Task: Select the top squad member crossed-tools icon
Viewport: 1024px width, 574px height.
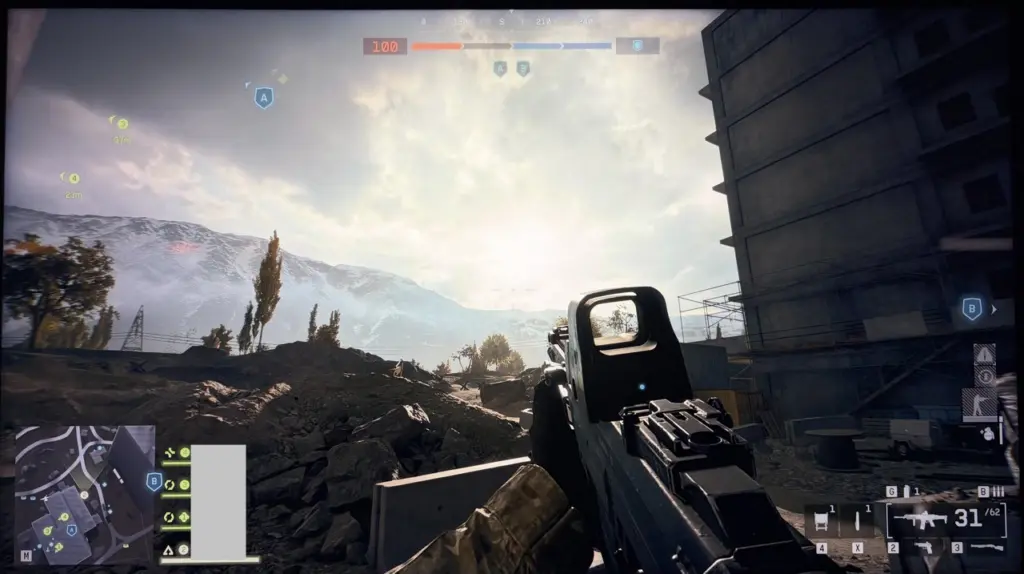Action: [x=168, y=452]
